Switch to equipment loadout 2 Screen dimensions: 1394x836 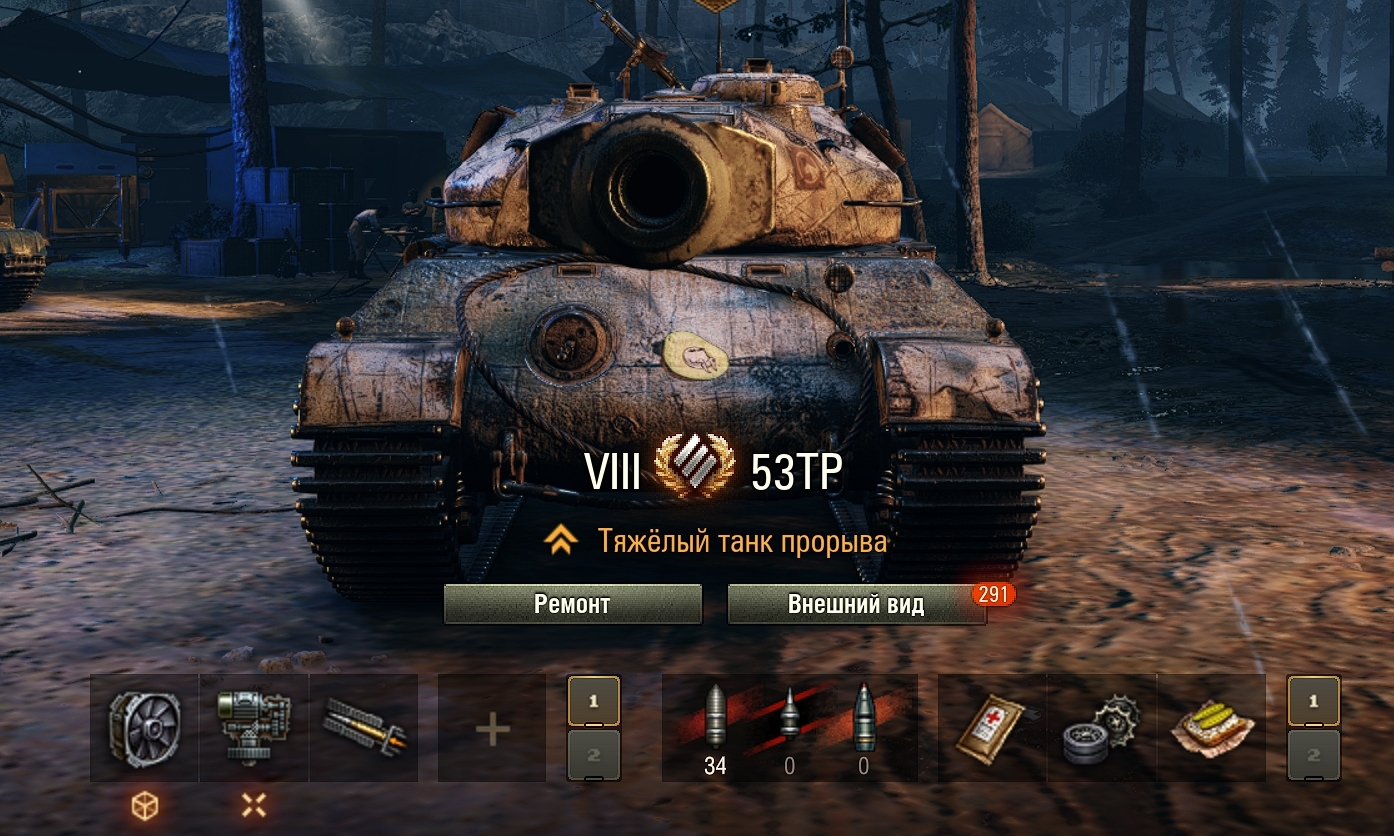(x=594, y=755)
